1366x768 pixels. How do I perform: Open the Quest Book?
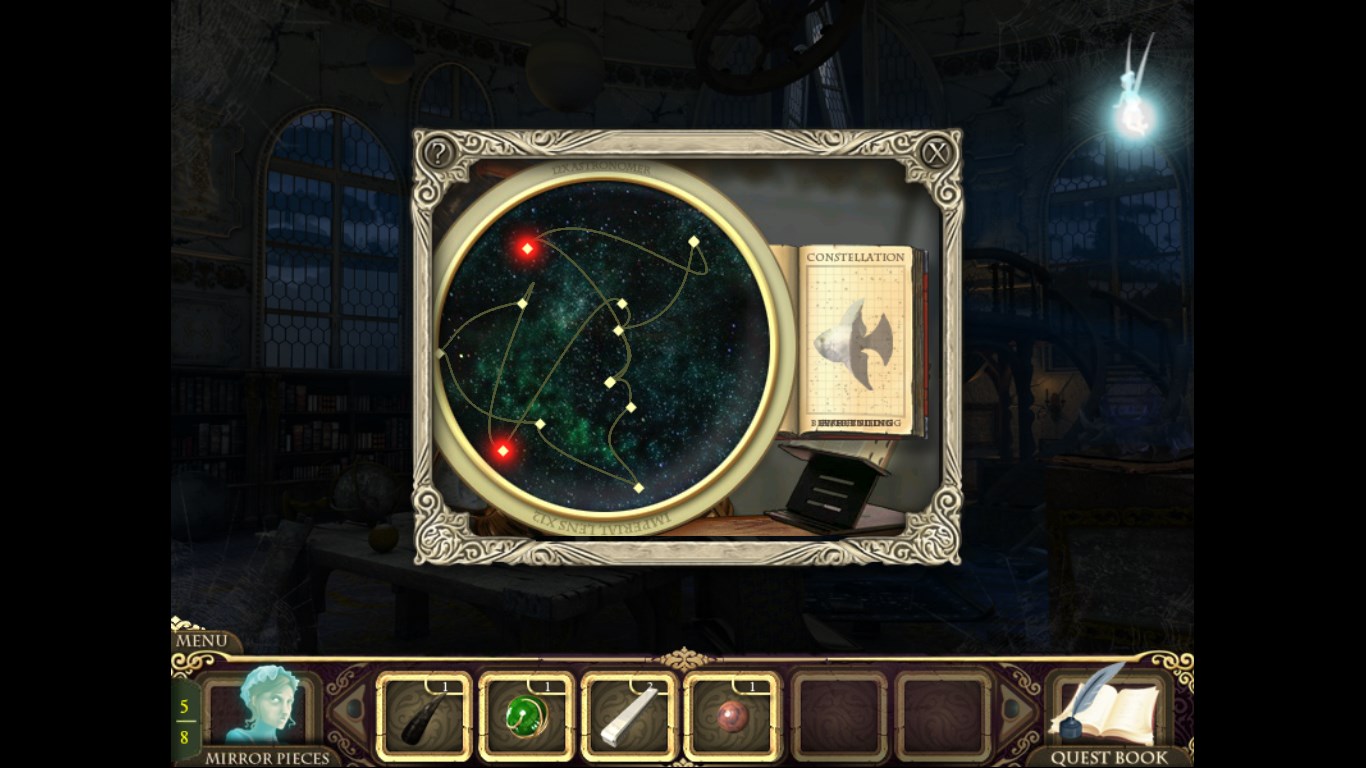click(x=1106, y=712)
